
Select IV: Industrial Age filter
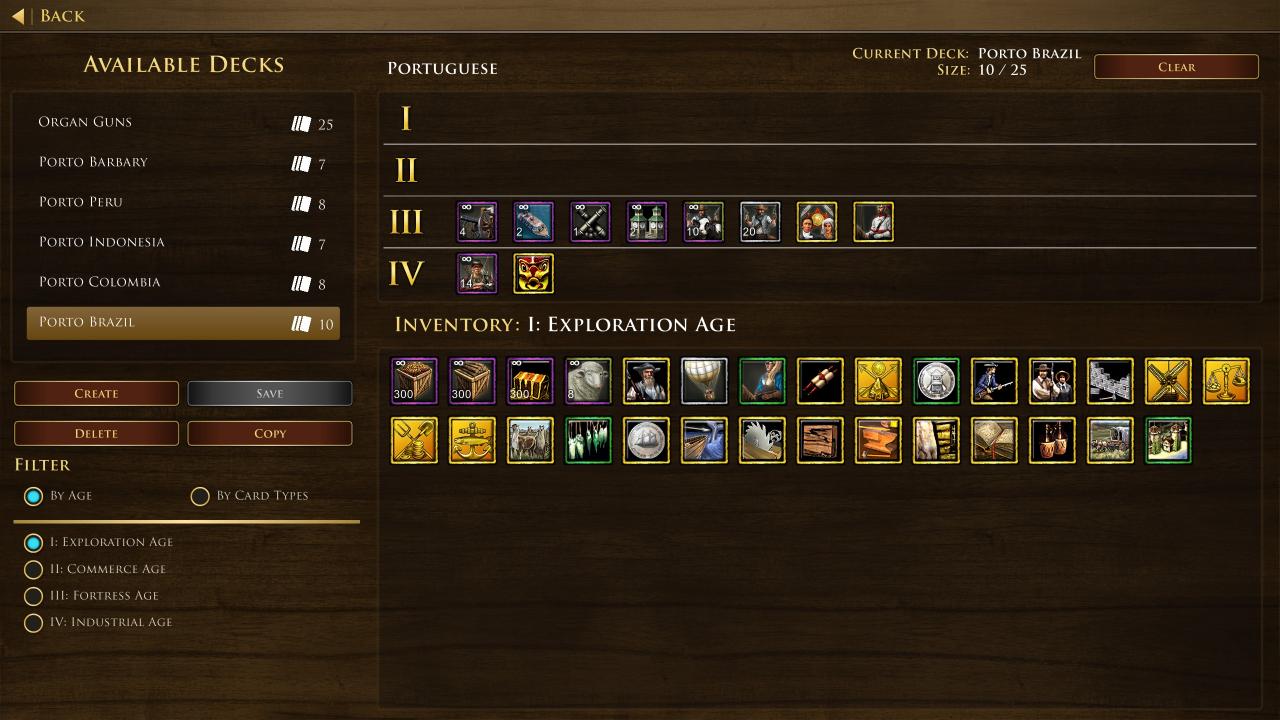(33, 623)
